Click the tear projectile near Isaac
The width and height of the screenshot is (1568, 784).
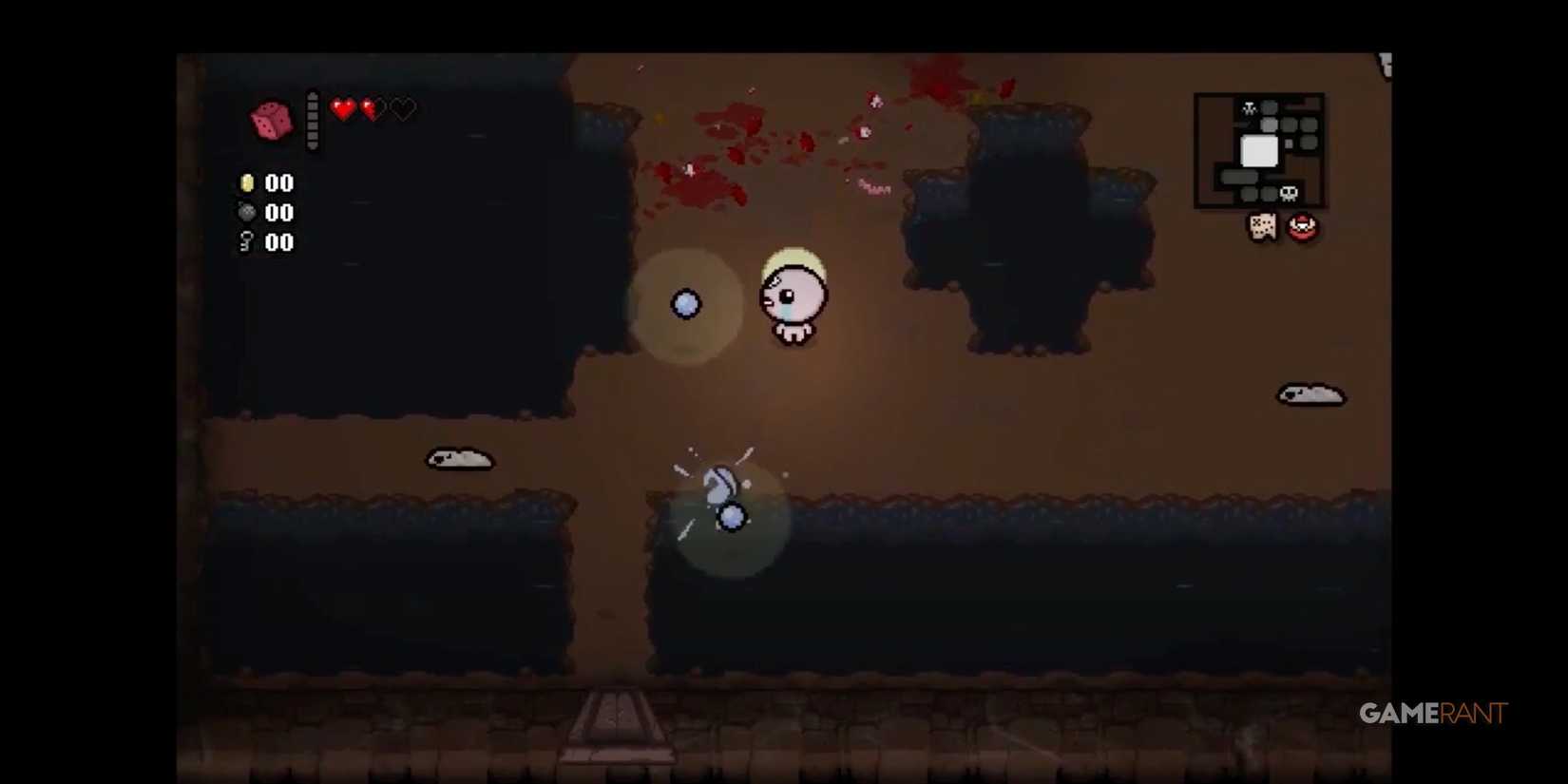tap(687, 303)
